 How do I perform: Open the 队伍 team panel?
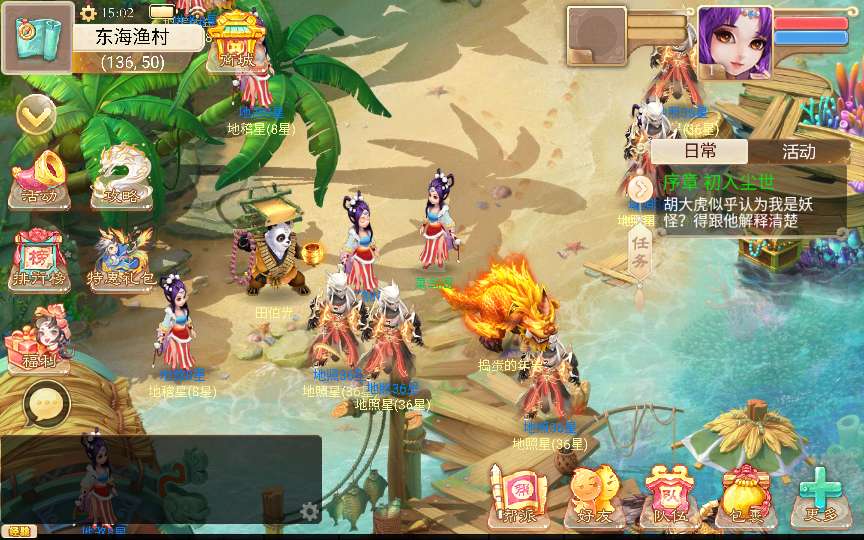(668, 495)
